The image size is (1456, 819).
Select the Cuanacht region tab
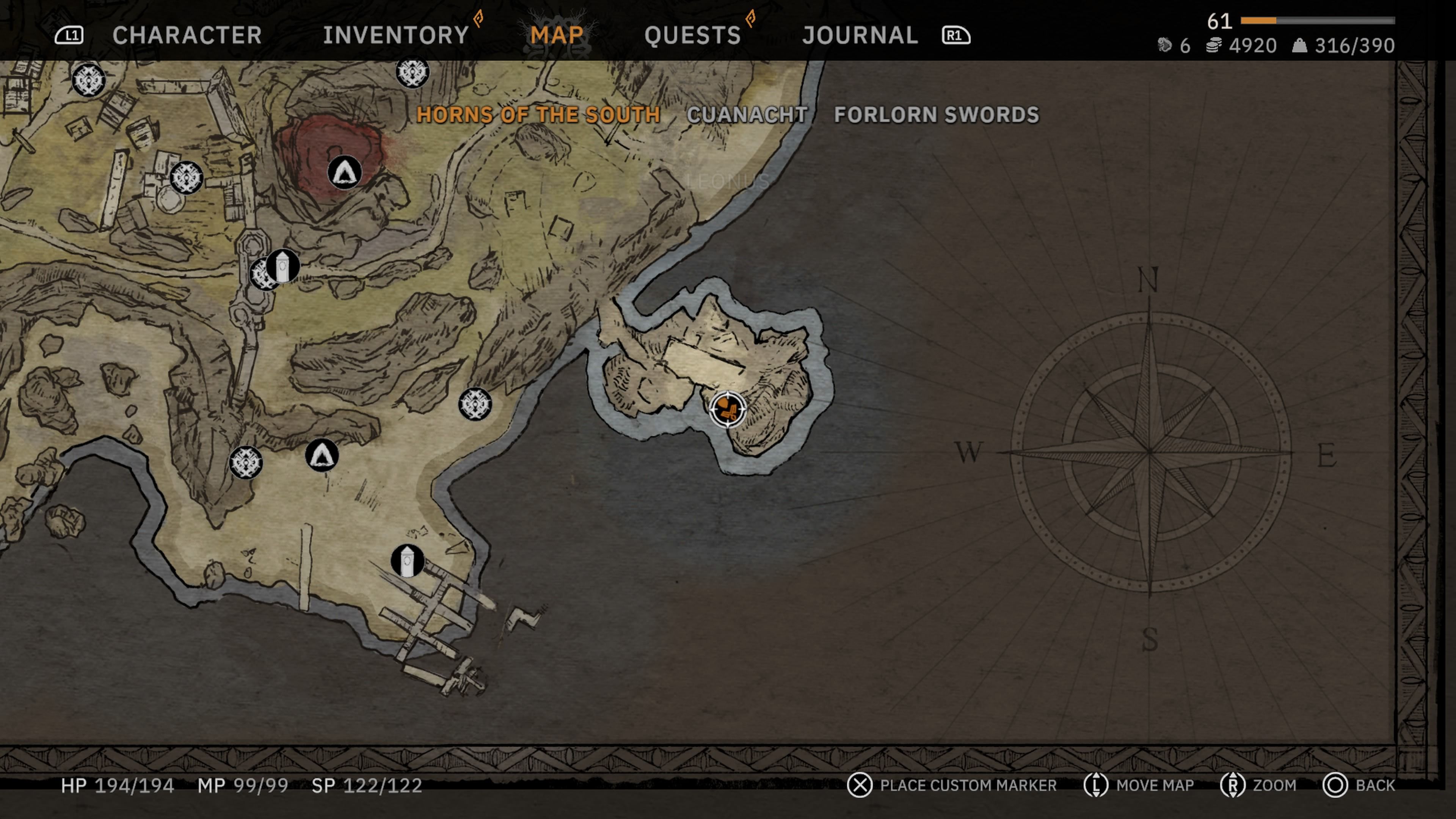[x=747, y=115]
